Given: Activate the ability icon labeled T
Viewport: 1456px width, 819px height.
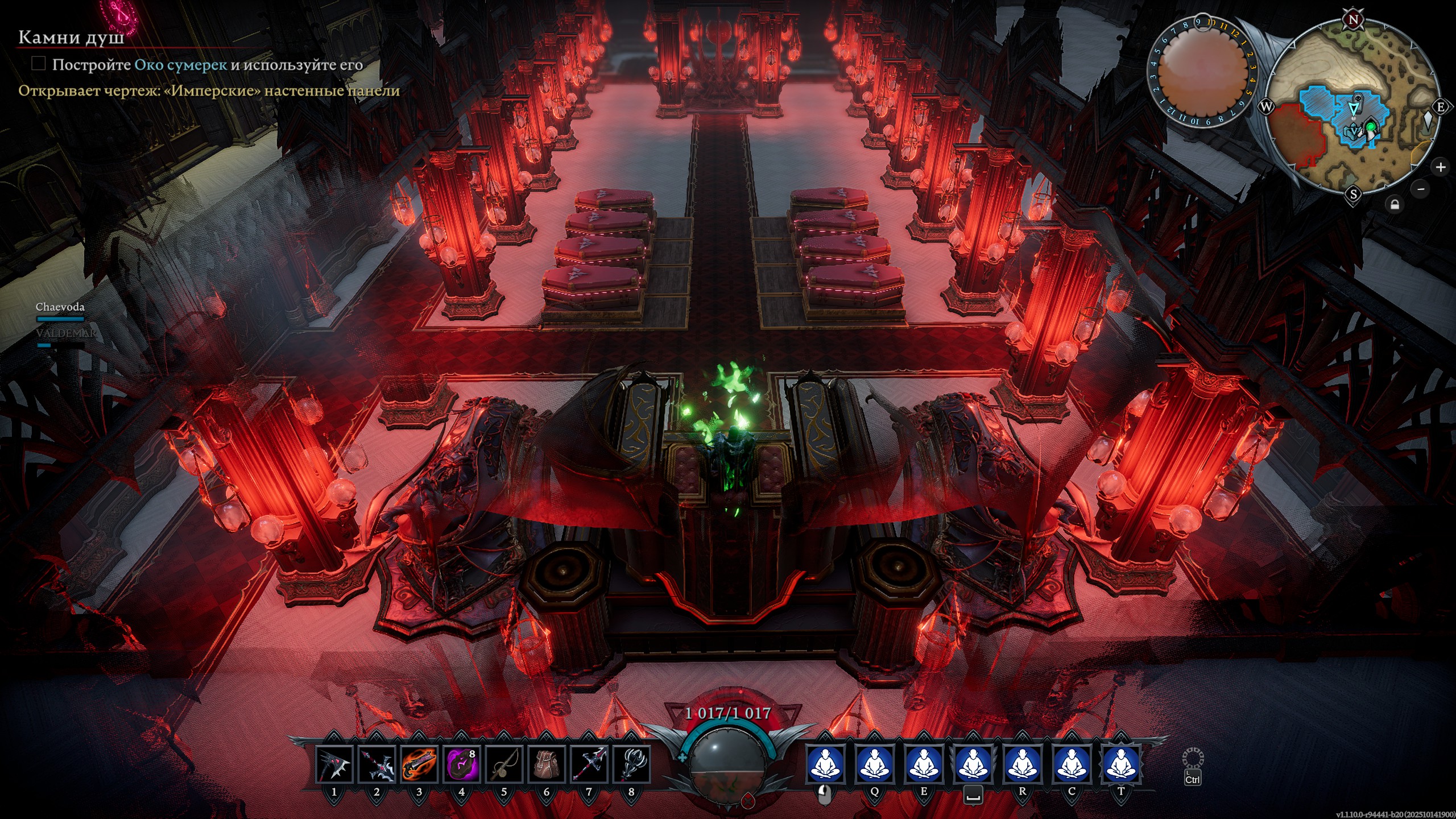Looking at the screenshot, I should [1121, 764].
